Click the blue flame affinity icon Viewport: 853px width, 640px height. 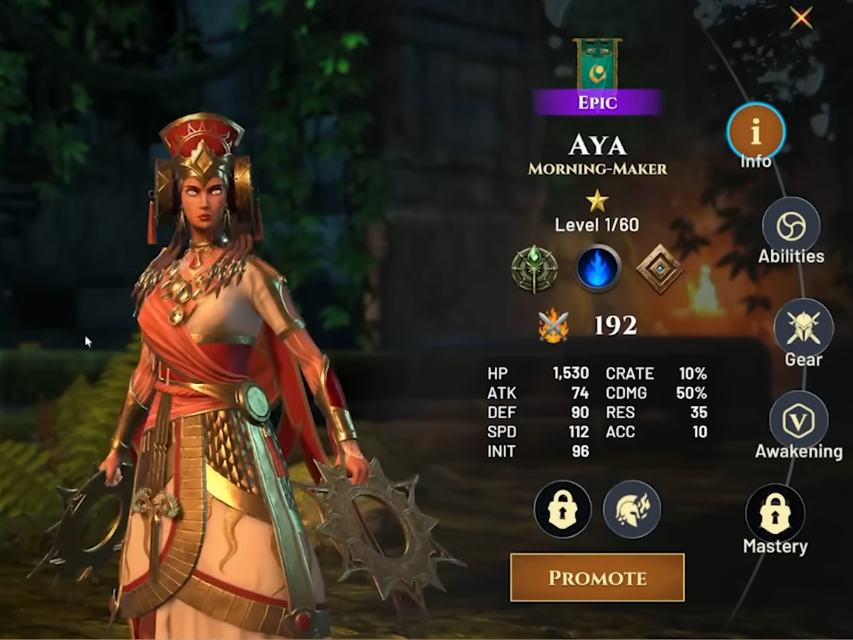[x=598, y=269]
